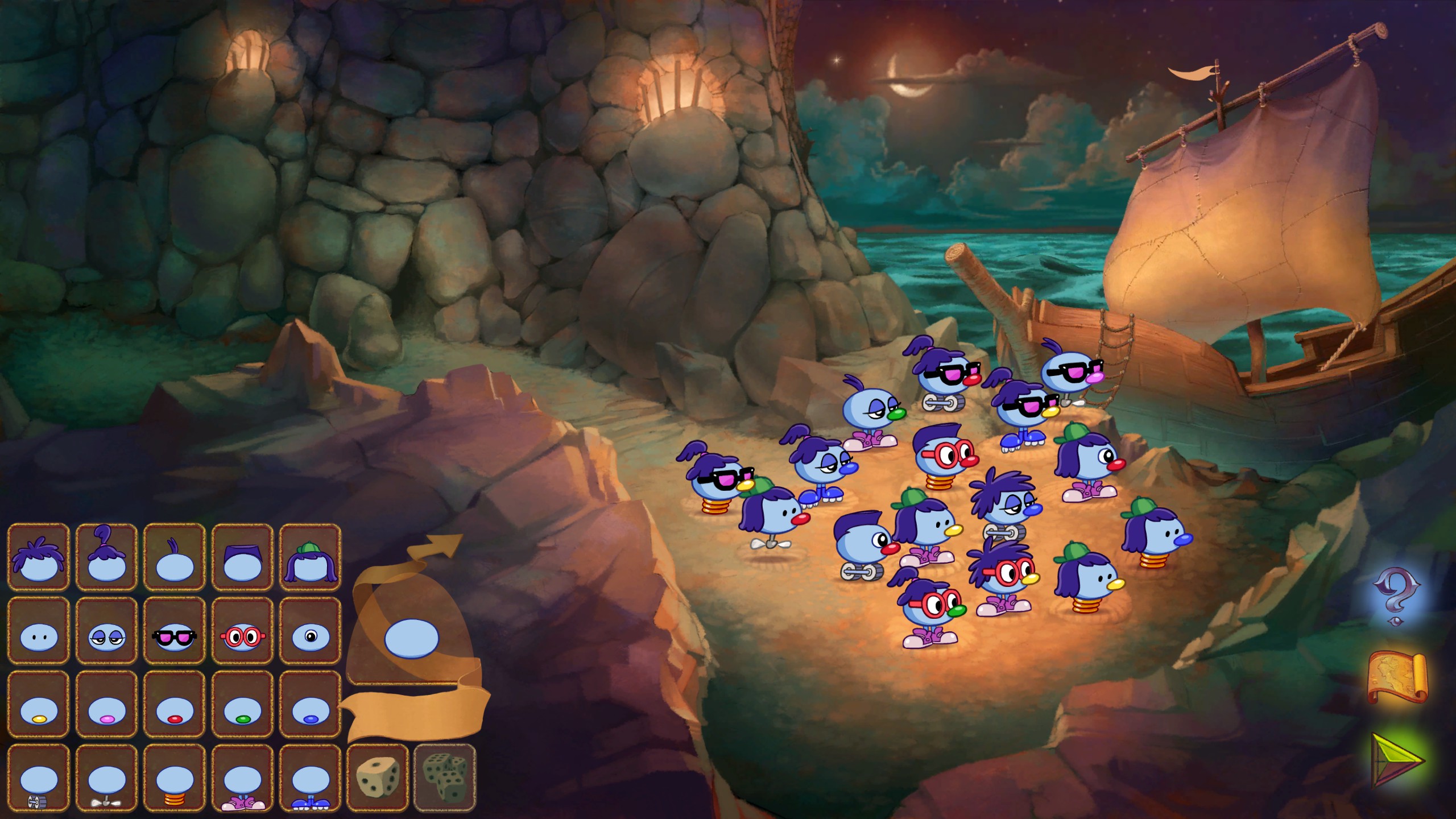Select the yellow nose option
This screenshot has height=819, width=1456.
coord(38,705)
